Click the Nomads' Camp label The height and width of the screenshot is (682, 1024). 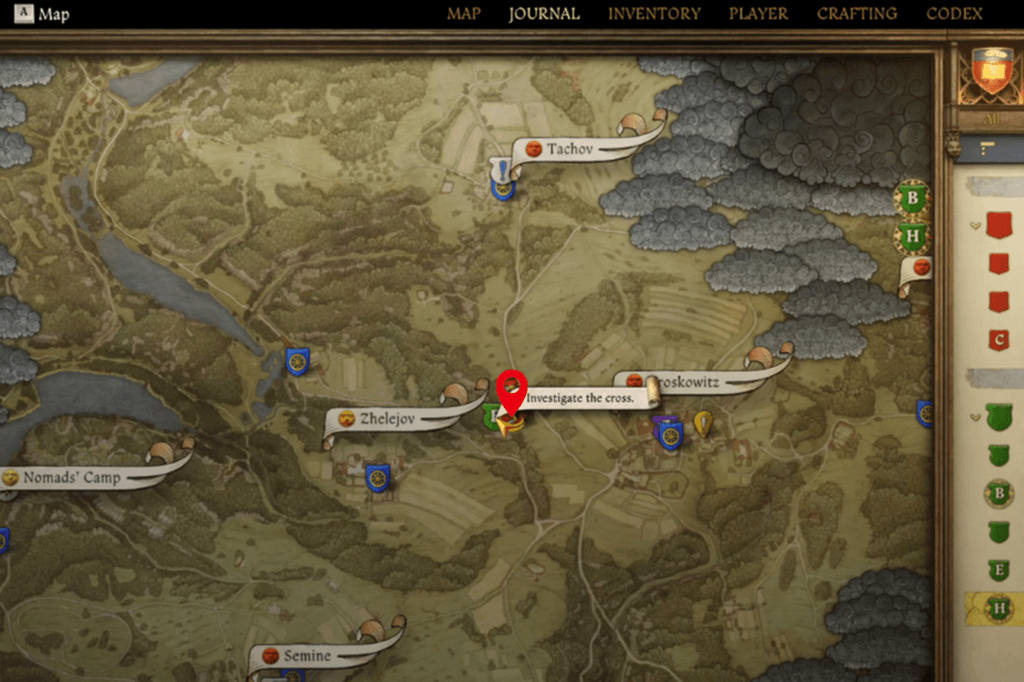pyautogui.click(x=72, y=477)
